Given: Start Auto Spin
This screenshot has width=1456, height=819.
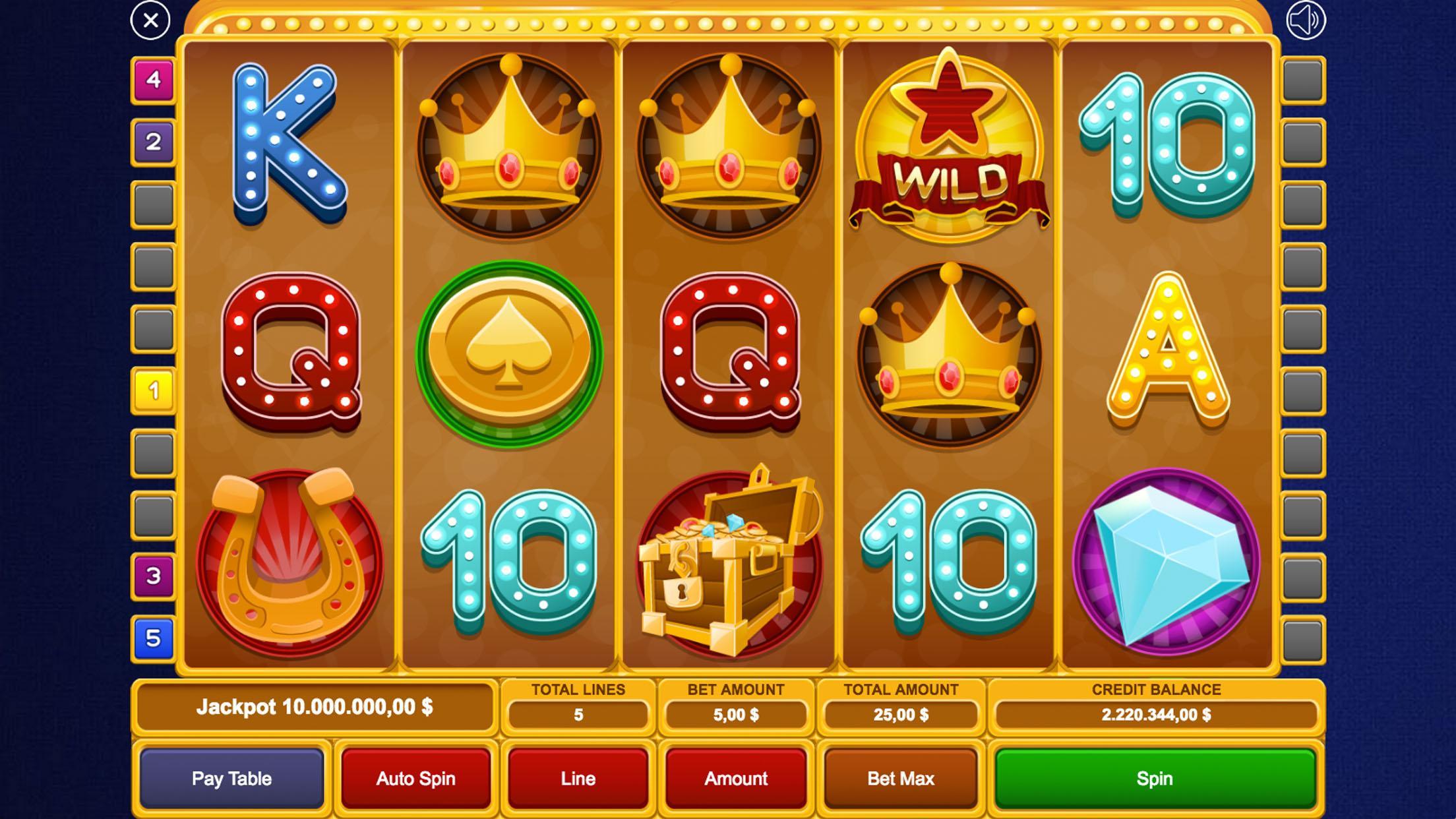Looking at the screenshot, I should pos(415,779).
